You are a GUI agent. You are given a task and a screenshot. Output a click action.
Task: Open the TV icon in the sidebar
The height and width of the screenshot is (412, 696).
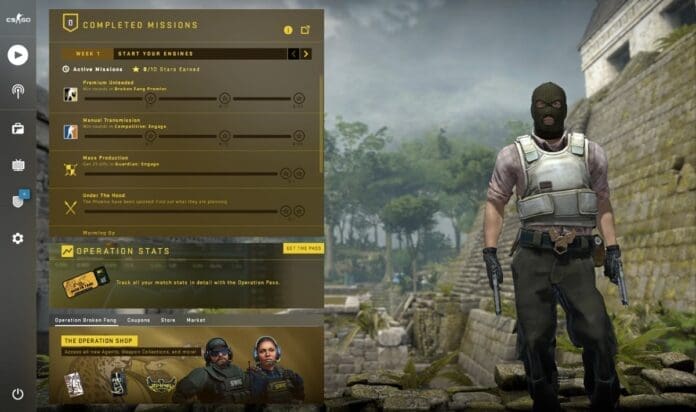(17, 165)
